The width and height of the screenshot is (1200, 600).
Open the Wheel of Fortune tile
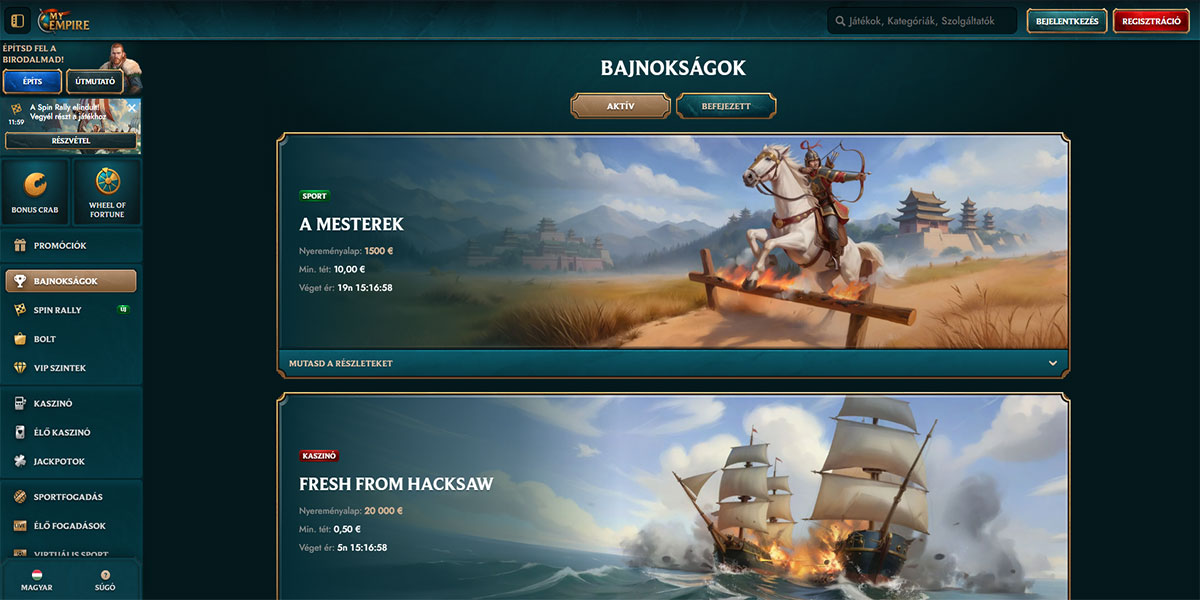click(x=107, y=192)
